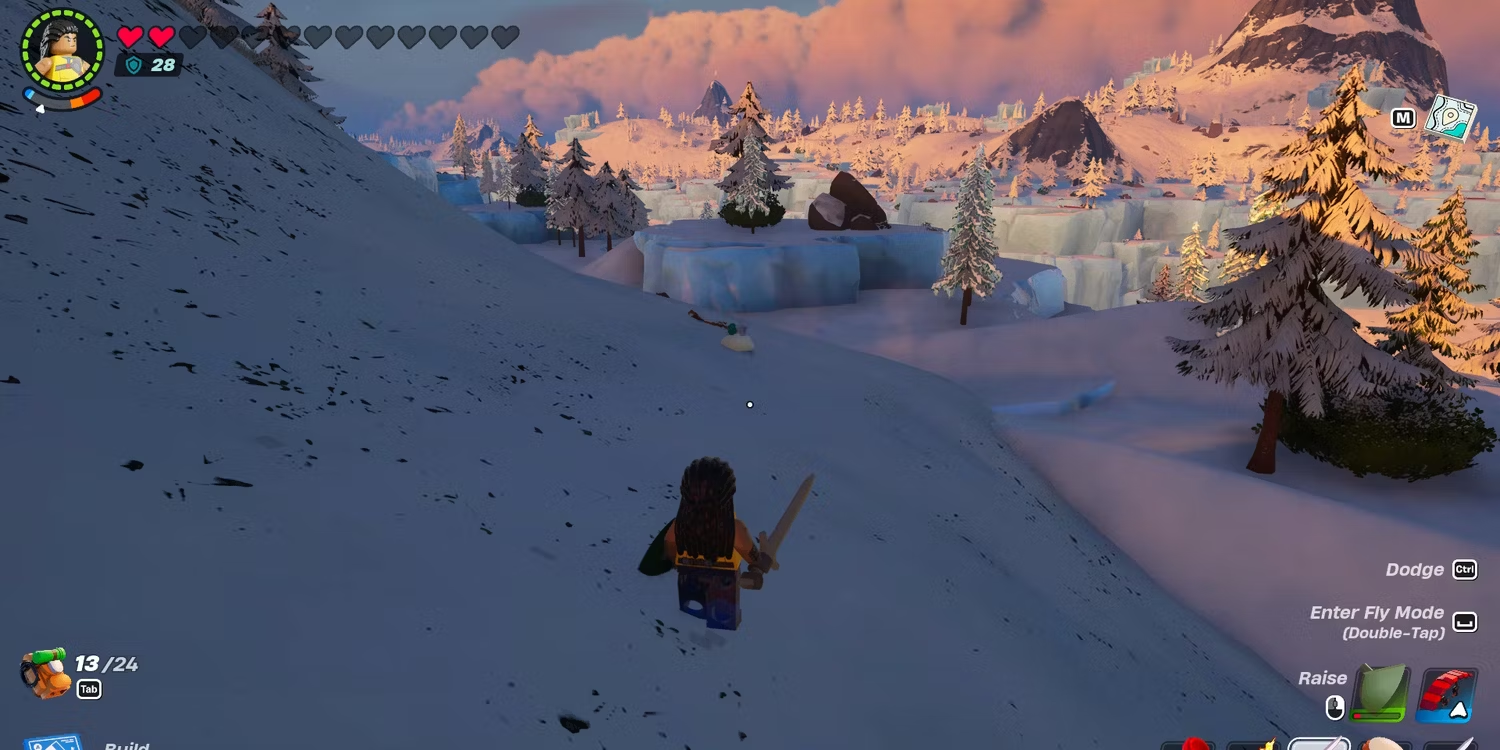Click the player character portrait

pos(62,50)
